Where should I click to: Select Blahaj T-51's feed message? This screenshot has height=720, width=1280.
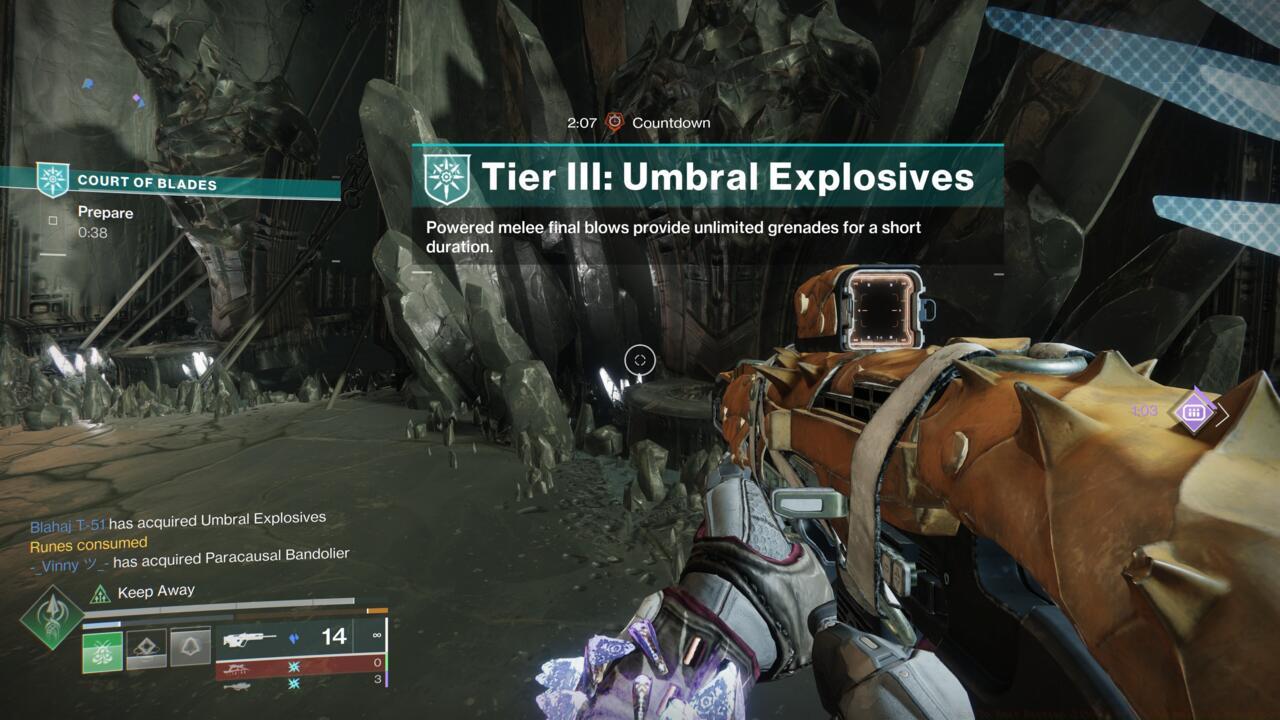[x=178, y=520]
